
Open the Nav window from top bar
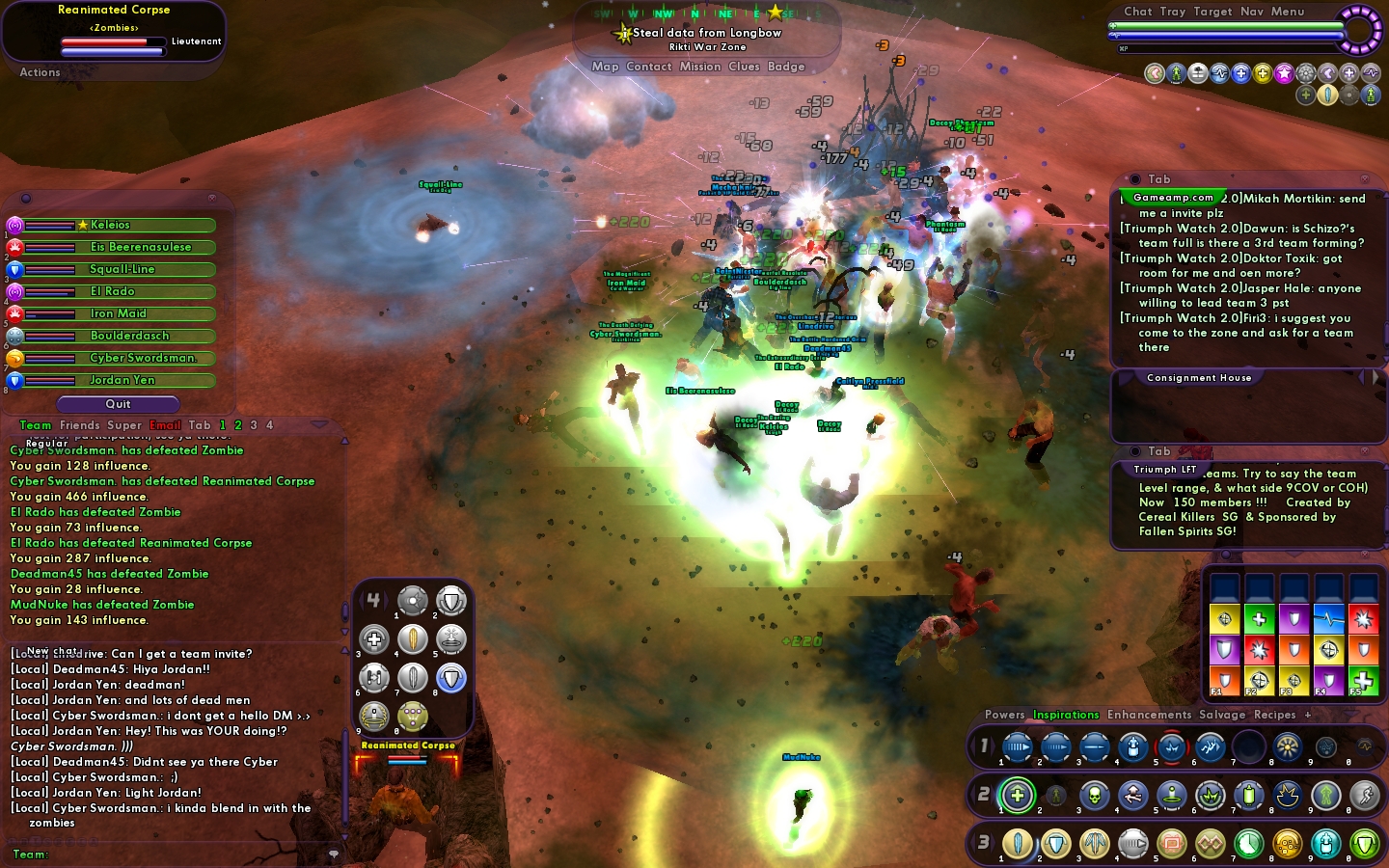[x=1251, y=12]
